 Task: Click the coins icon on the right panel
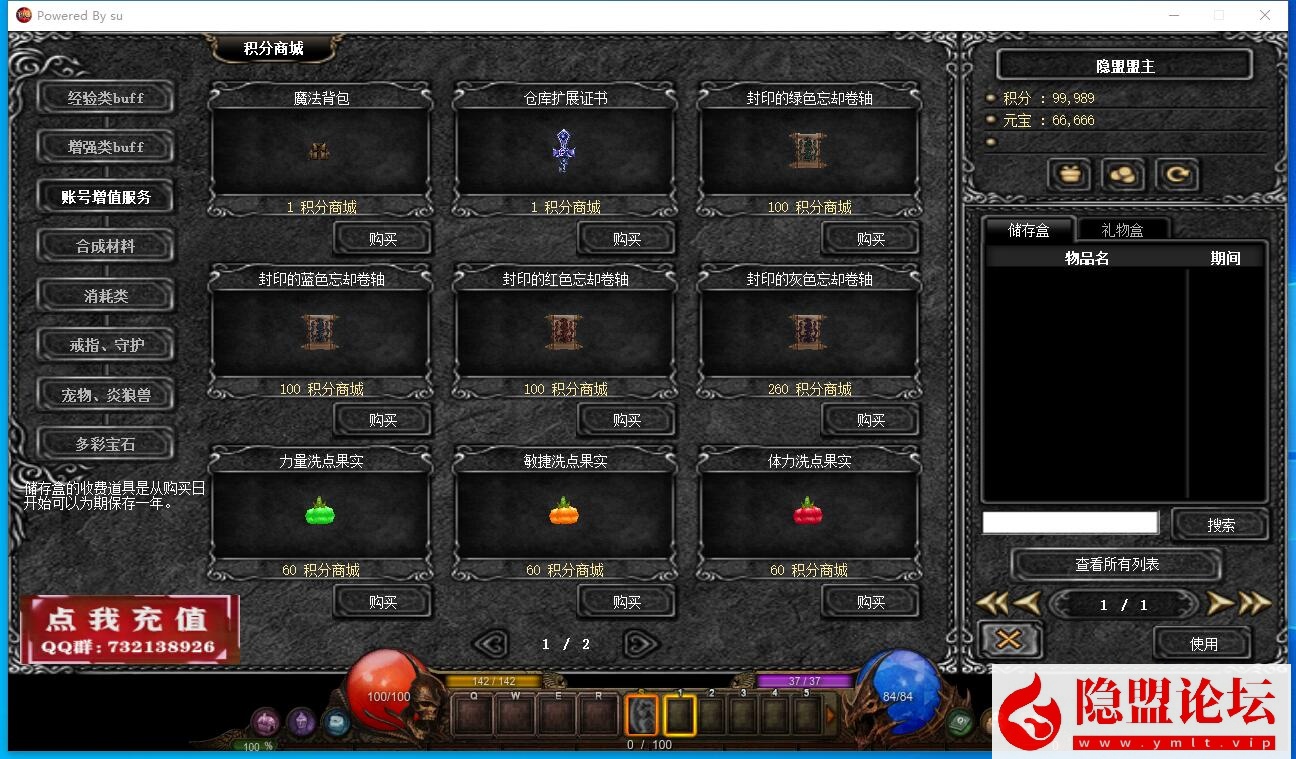click(1122, 174)
